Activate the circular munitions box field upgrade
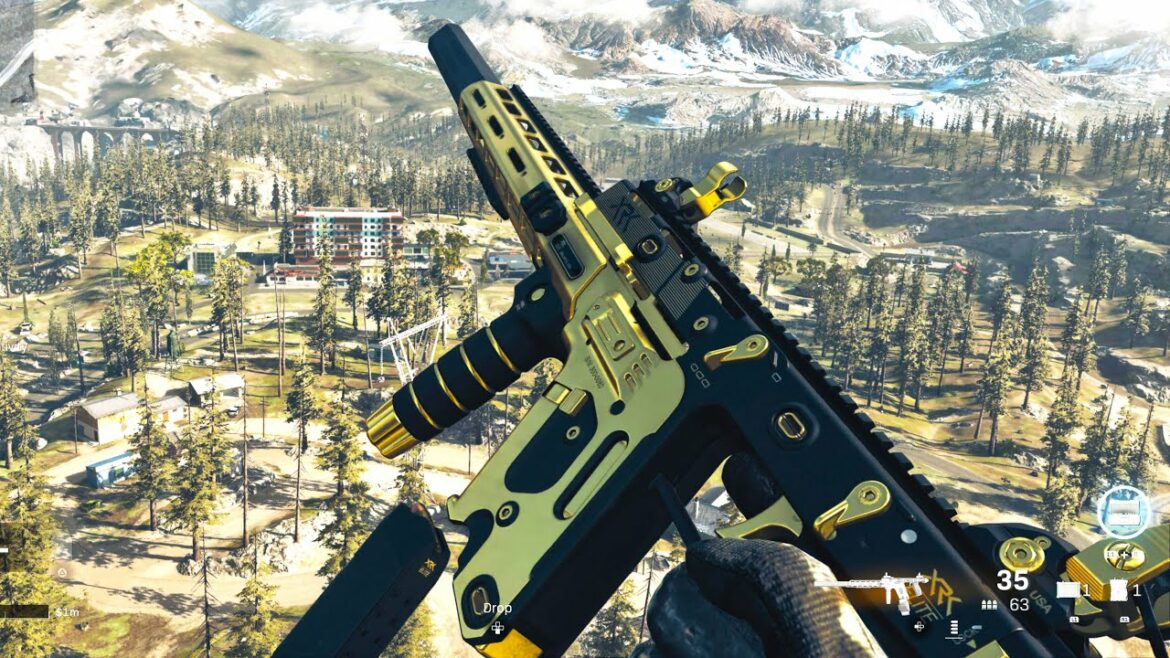The image size is (1170, 658). click(1124, 510)
